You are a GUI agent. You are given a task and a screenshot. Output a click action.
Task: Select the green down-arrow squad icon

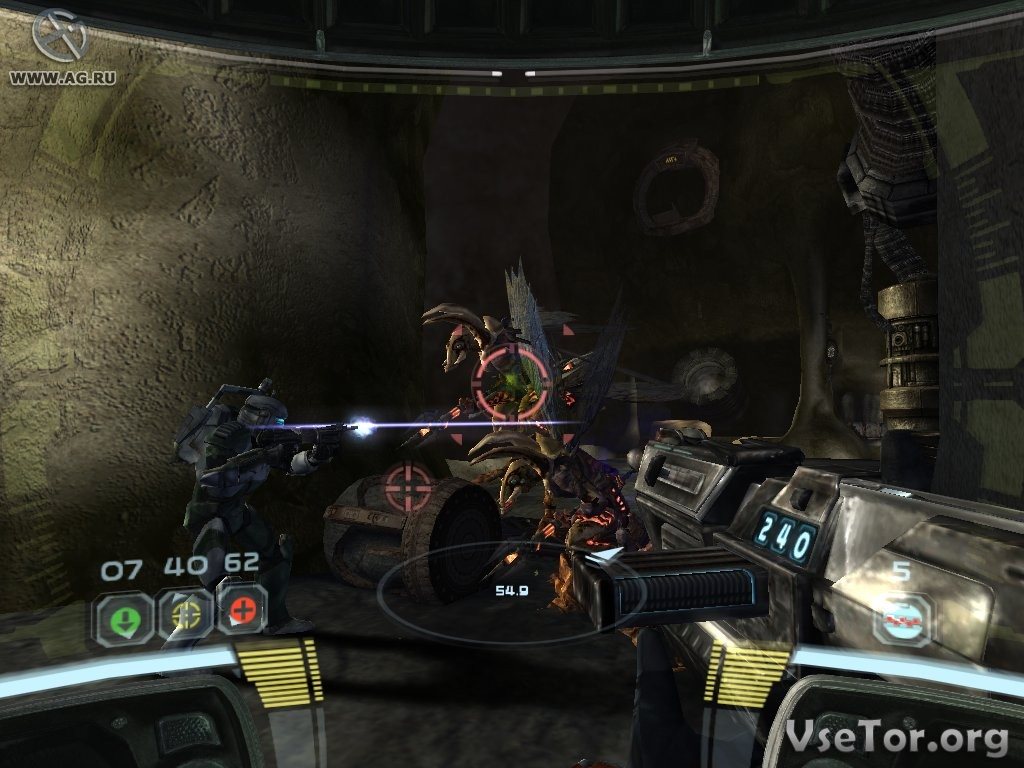[125, 615]
